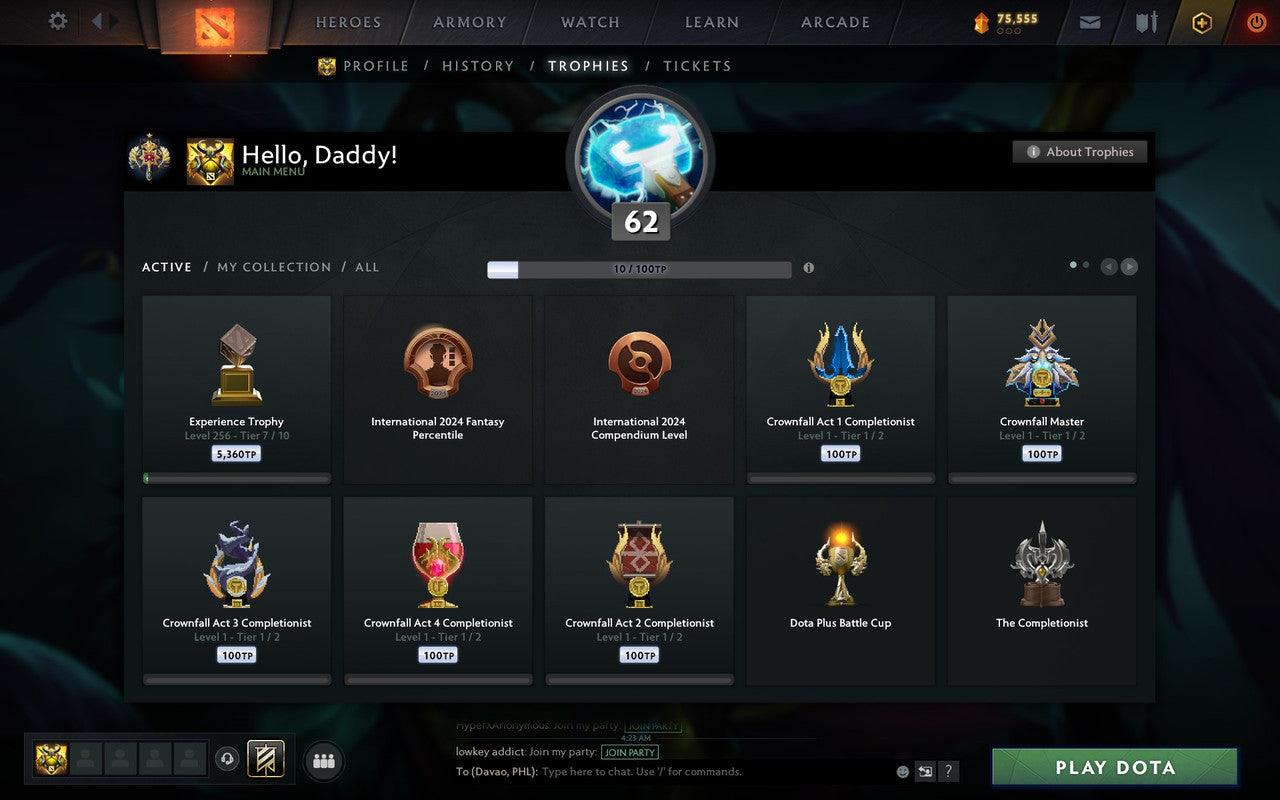This screenshot has height=800, width=1280.
Task: Toggle an empty party slot
Action: 86,759
